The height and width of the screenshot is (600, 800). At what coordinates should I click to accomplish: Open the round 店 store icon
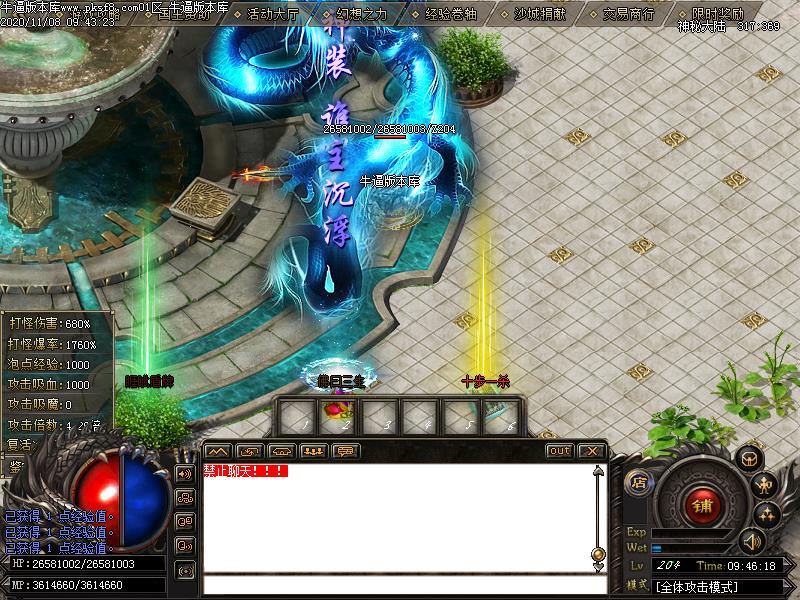coord(637,483)
